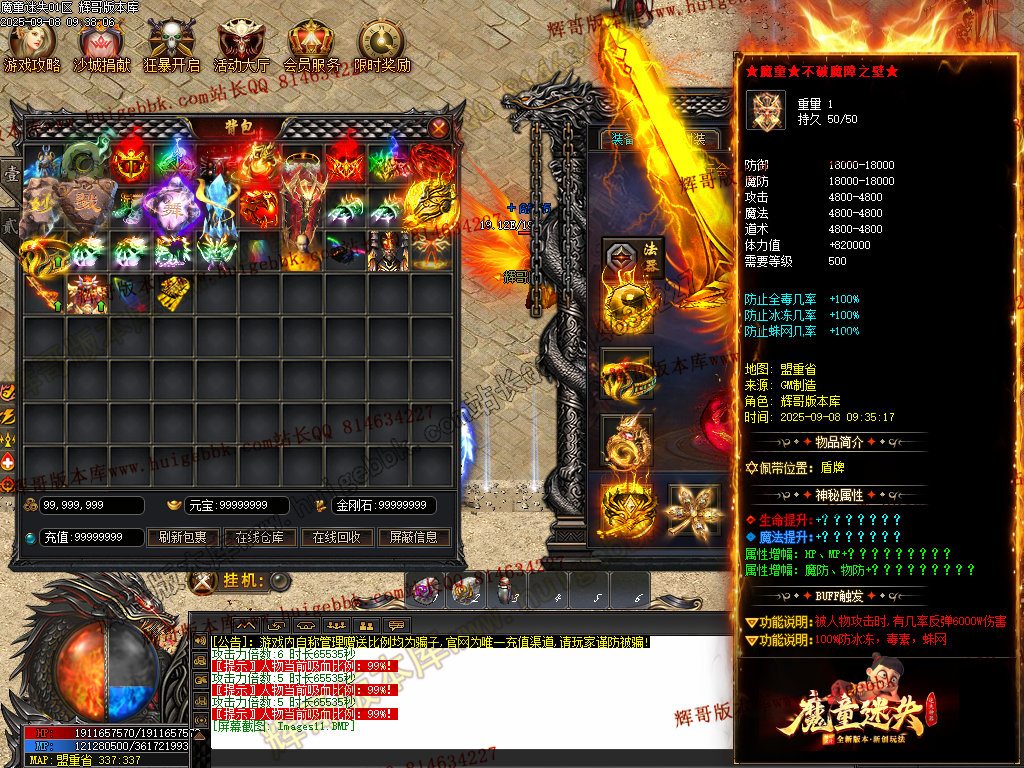Open the 游戏攻略 game guide menu

[x=31, y=47]
